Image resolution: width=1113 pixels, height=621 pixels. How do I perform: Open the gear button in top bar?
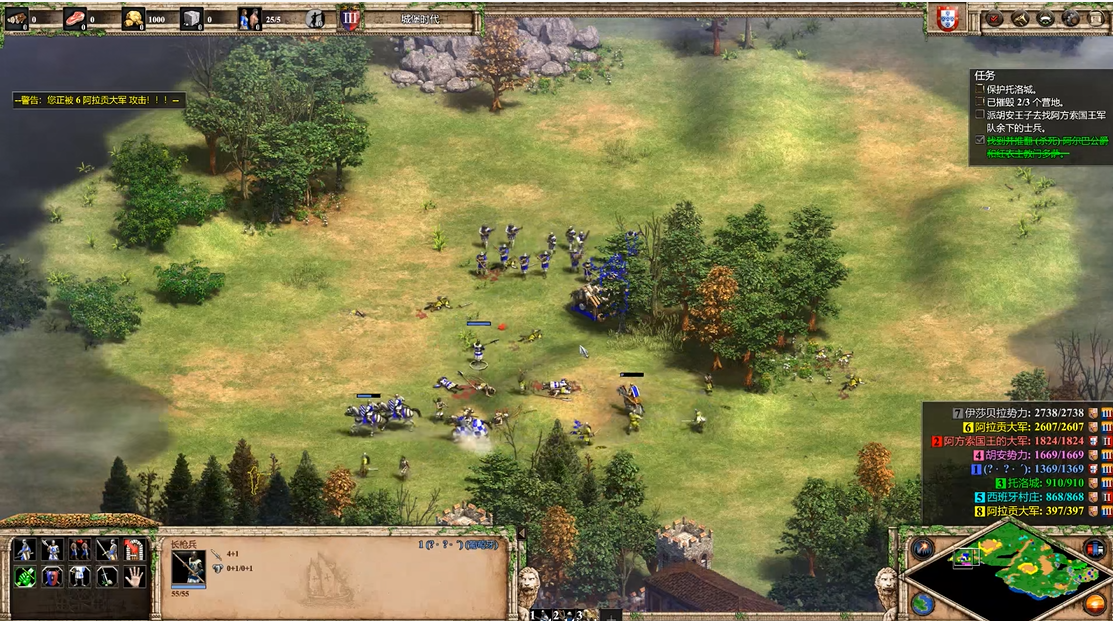(x=1070, y=18)
